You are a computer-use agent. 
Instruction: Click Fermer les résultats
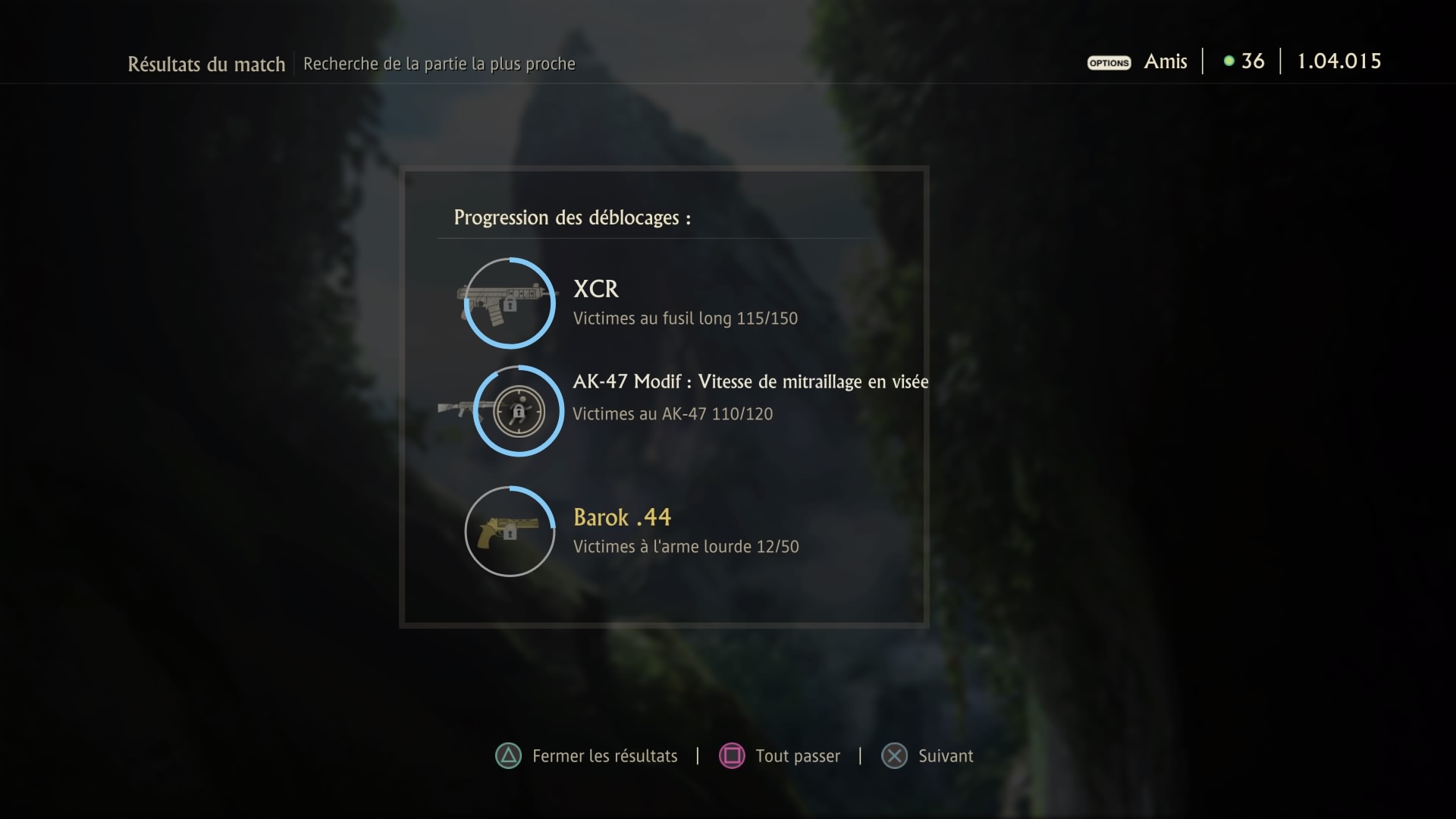[x=604, y=755]
